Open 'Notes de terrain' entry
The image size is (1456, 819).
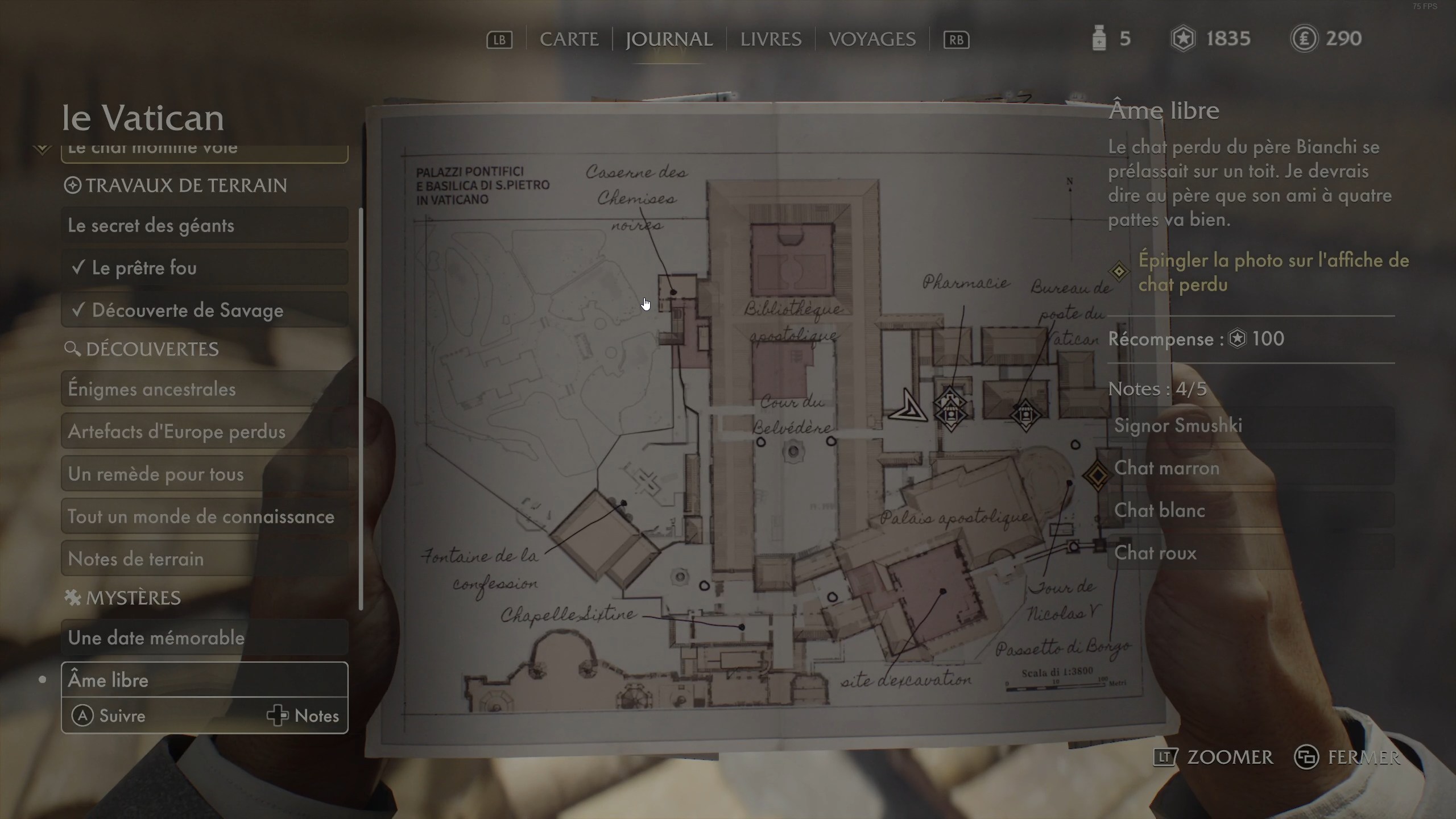click(x=205, y=559)
